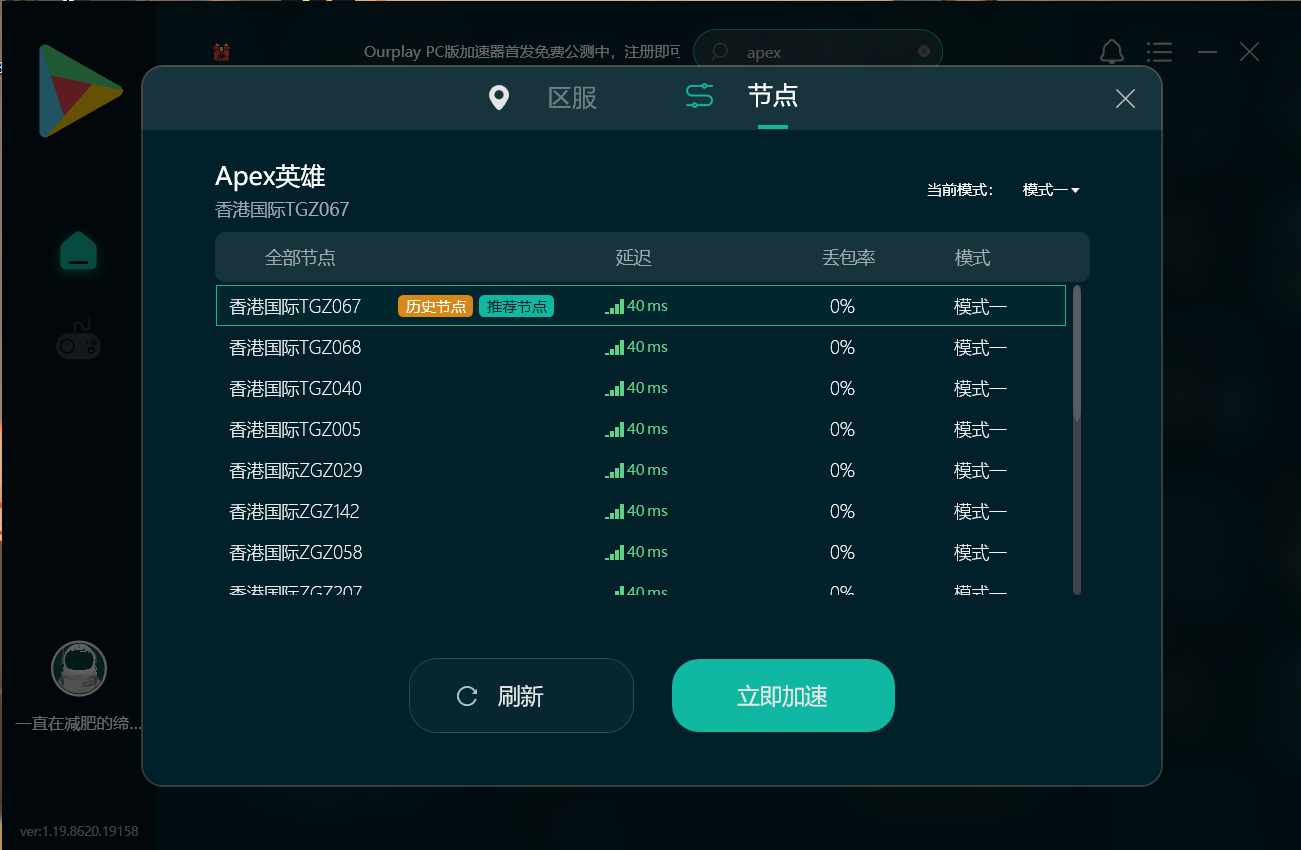This screenshot has width=1301, height=850.
Task: Click the list icon near the window controls
Action: (1159, 51)
